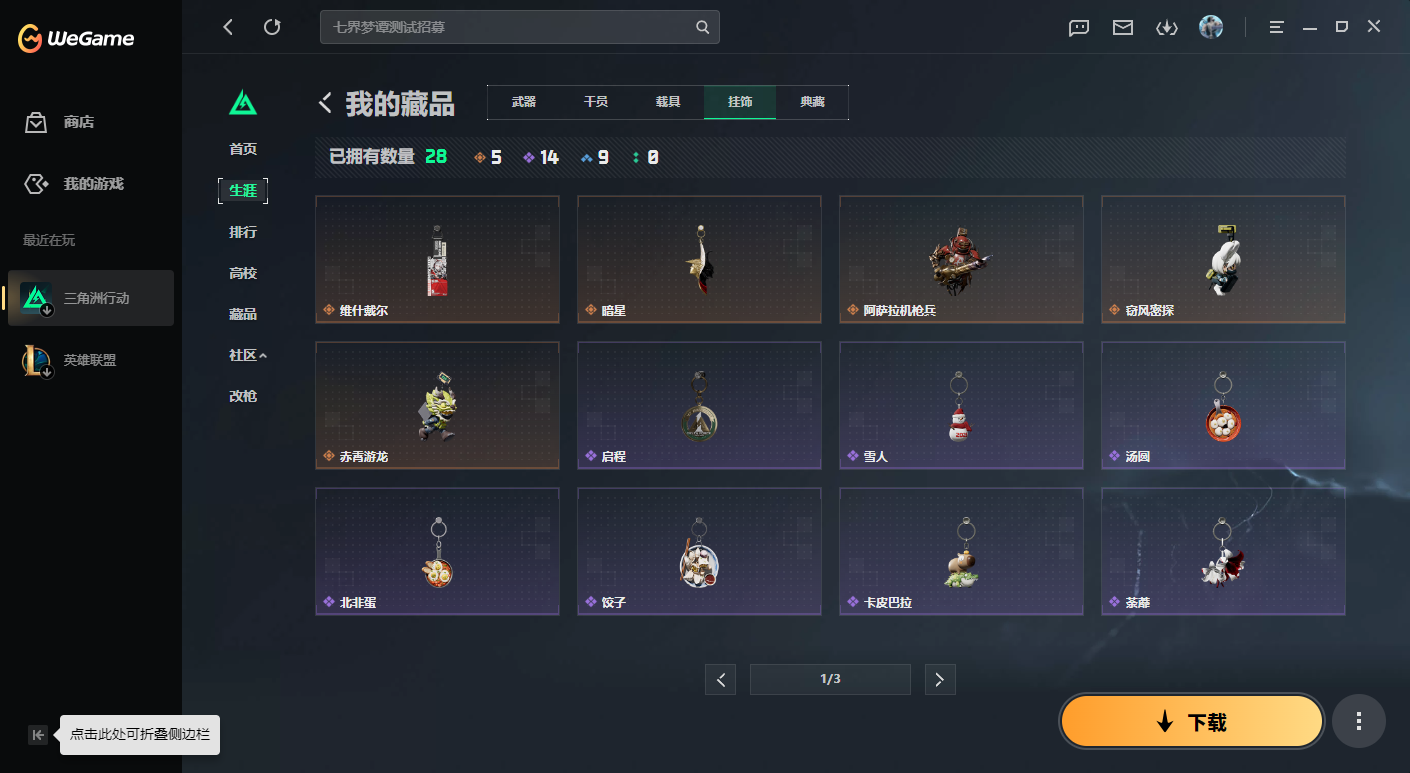Go to next page of collectibles
This screenshot has width=1410, height=773.
coord(939,679)
